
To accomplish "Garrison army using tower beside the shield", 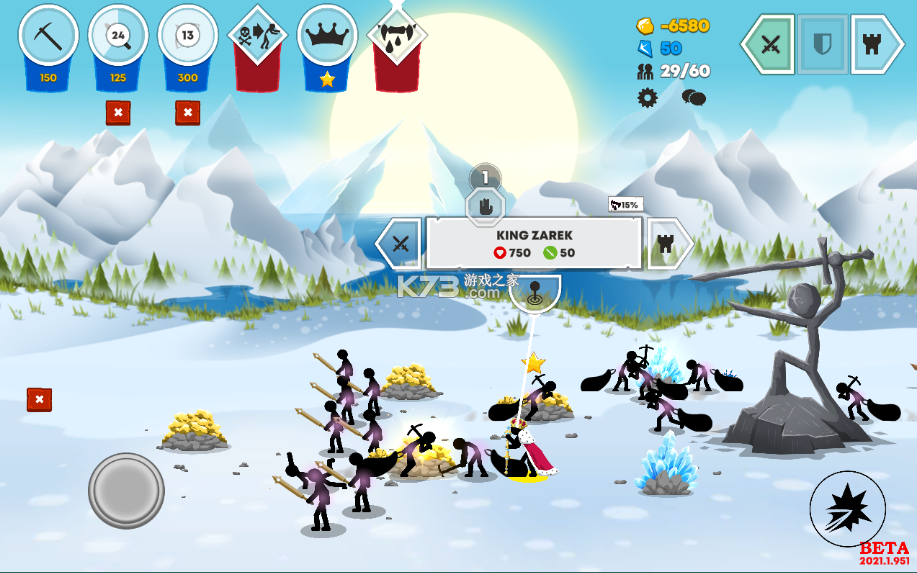I will tap(876, 44).
